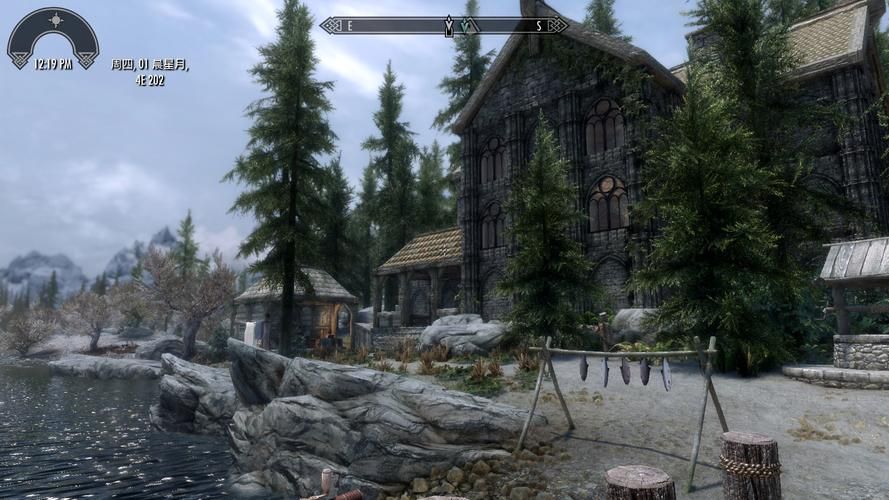Select the teal marker on the compass
Image resolution: width=889 pixels, height=500 pixels.
(x=467, y=25)
